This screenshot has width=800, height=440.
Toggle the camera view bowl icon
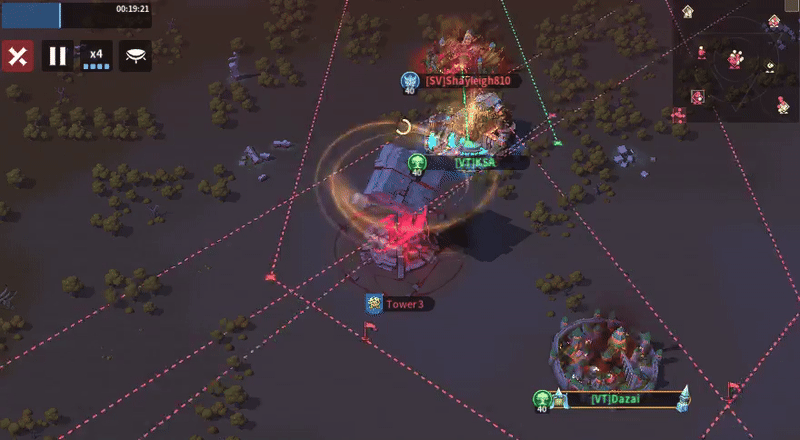point(136,56)
